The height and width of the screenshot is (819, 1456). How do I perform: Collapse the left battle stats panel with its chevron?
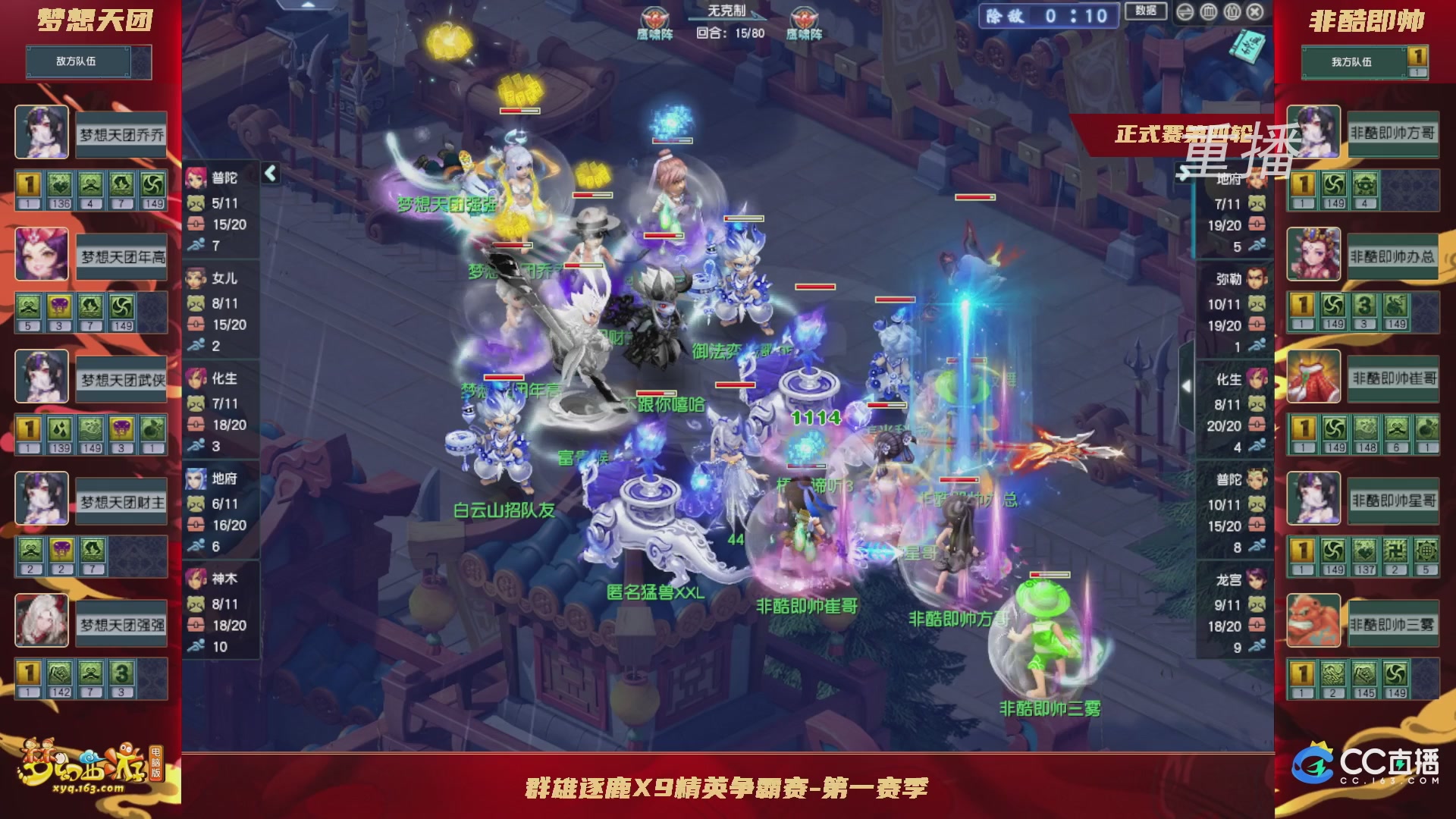click(x=269, y=173)
